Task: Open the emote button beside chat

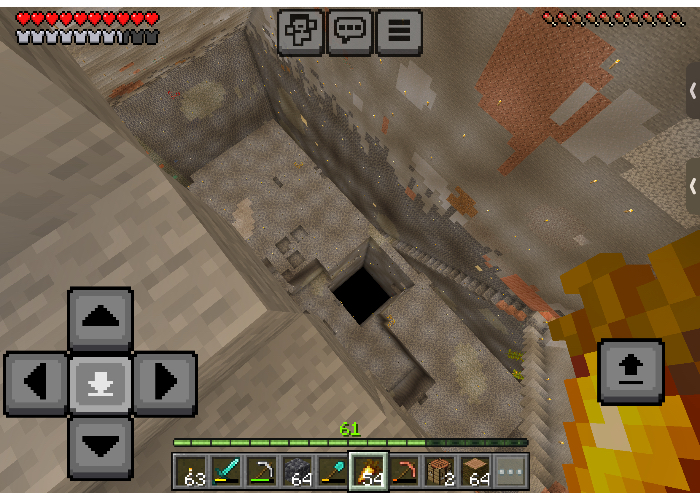Action: (x=300, y=30)
